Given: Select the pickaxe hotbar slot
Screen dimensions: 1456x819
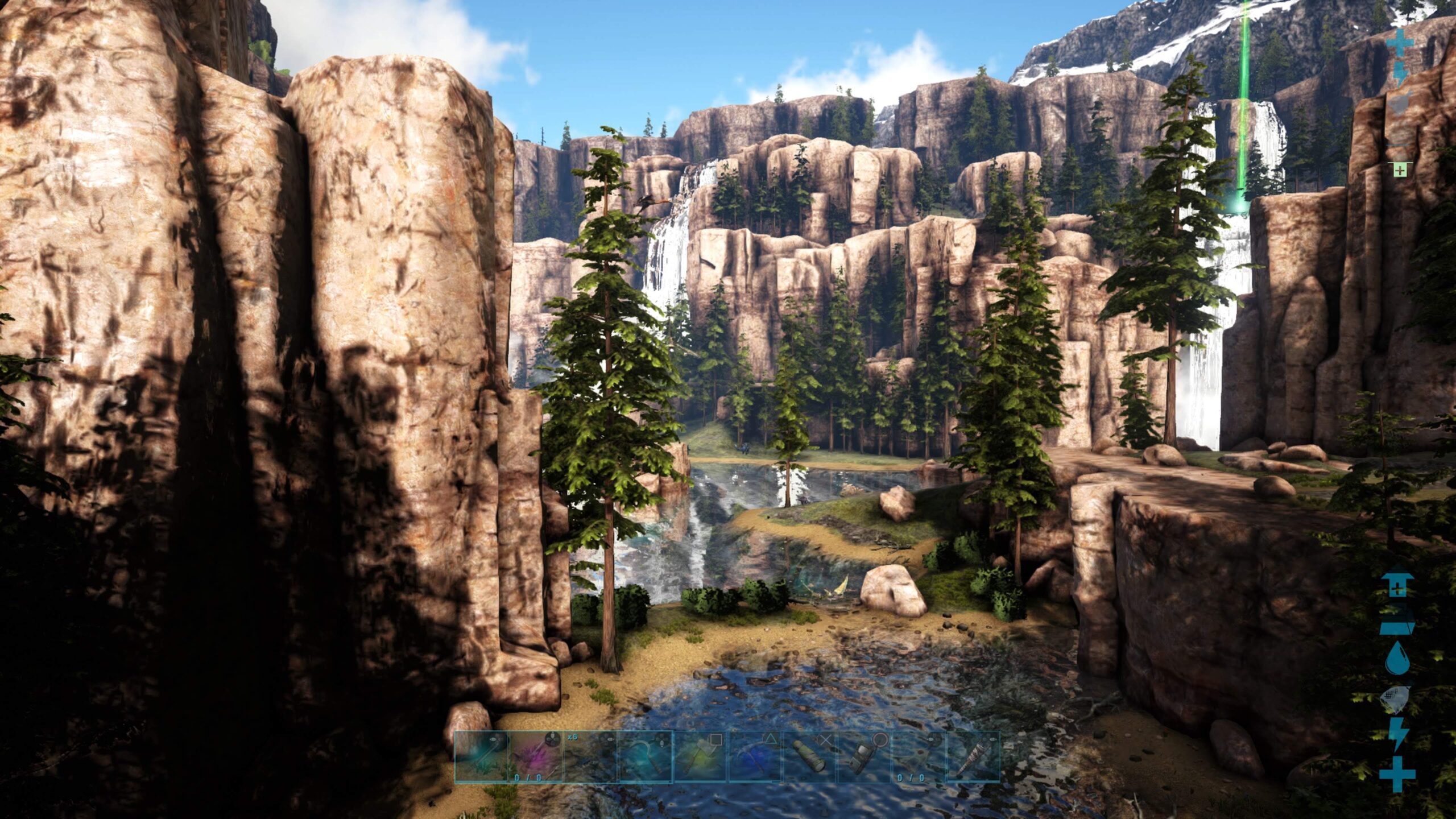Looking at the screenshot, I should 755,756.
